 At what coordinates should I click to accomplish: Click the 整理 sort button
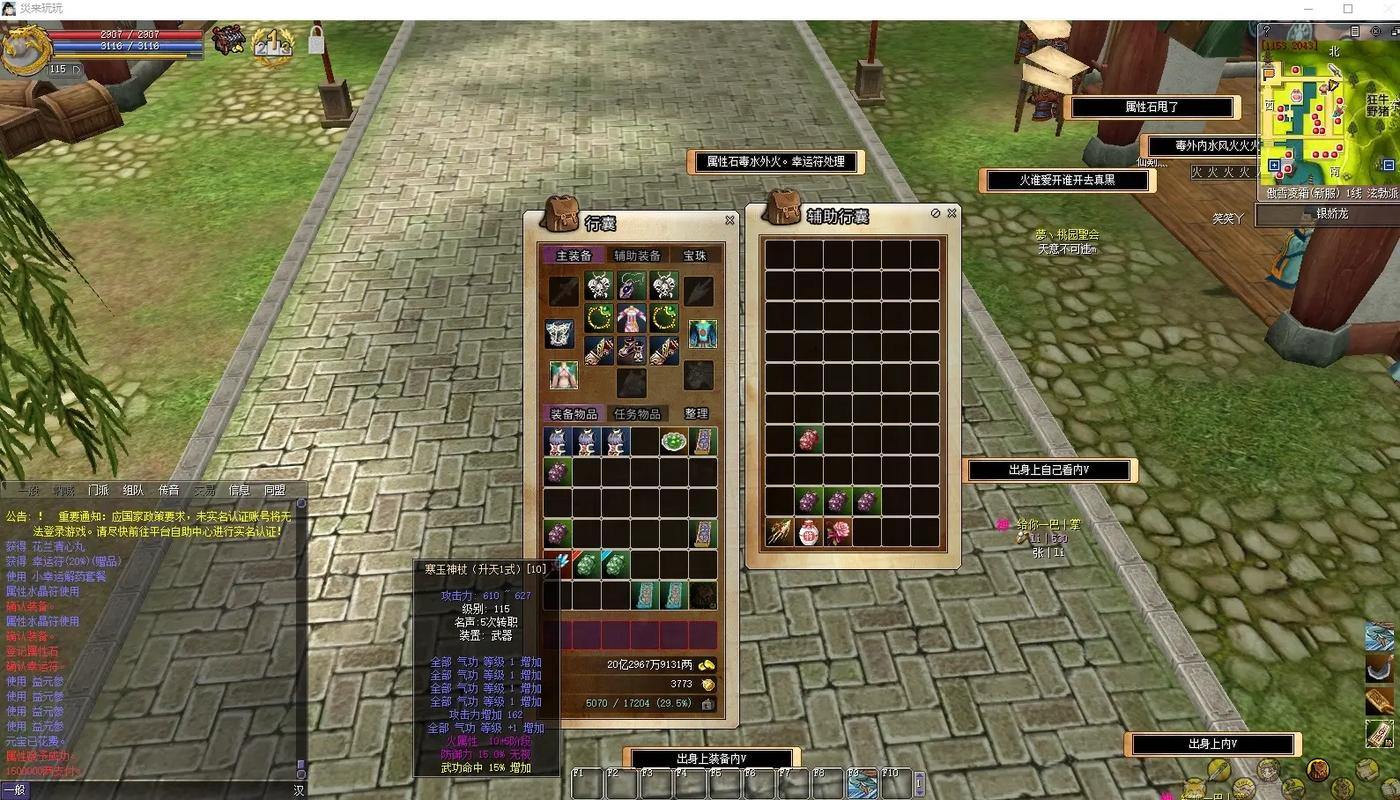696,414
